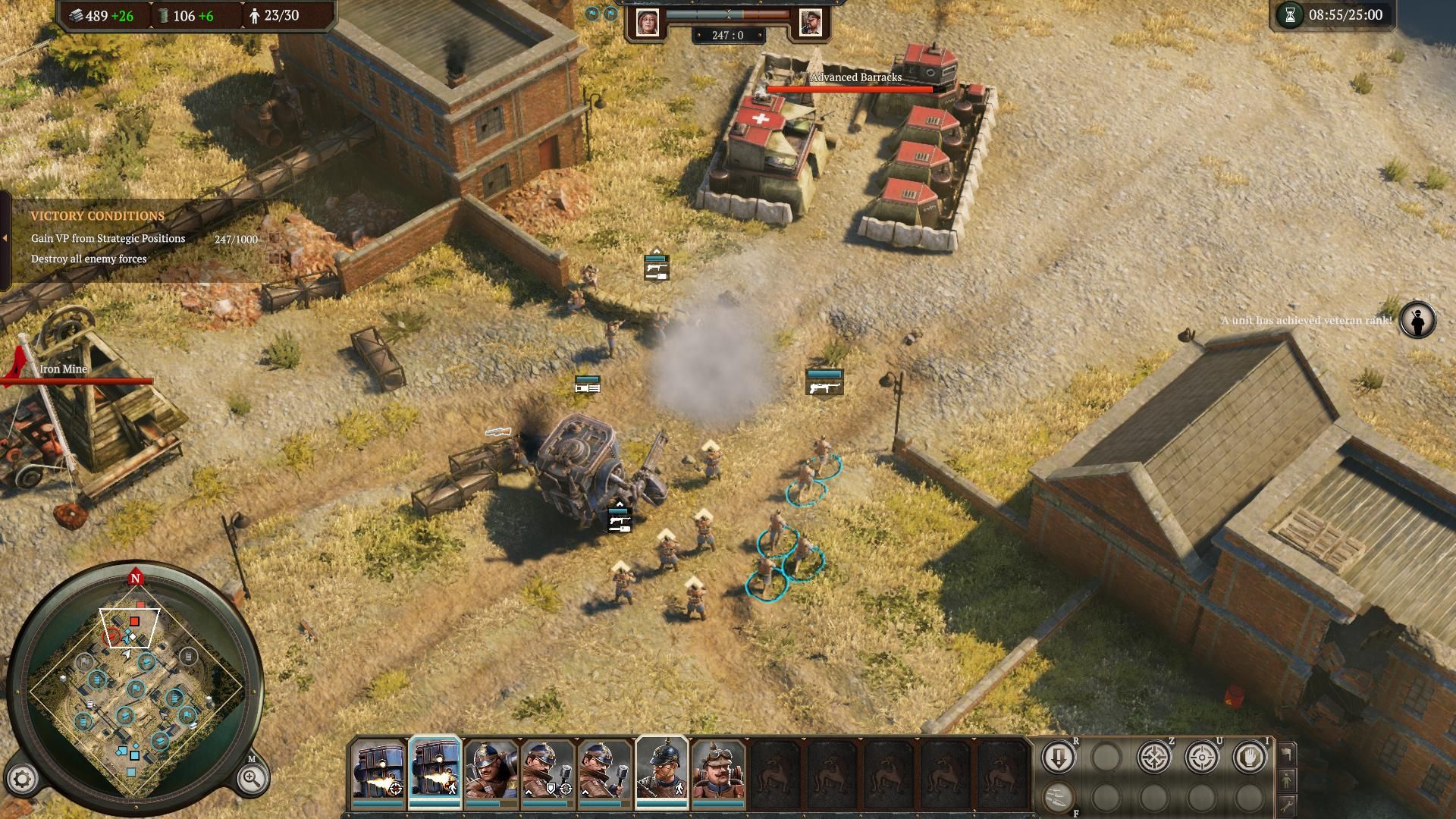Viewport: 1456px width, 819px height.
Task: Open the soldier tab beside command panel
Action: point(1286,779)
